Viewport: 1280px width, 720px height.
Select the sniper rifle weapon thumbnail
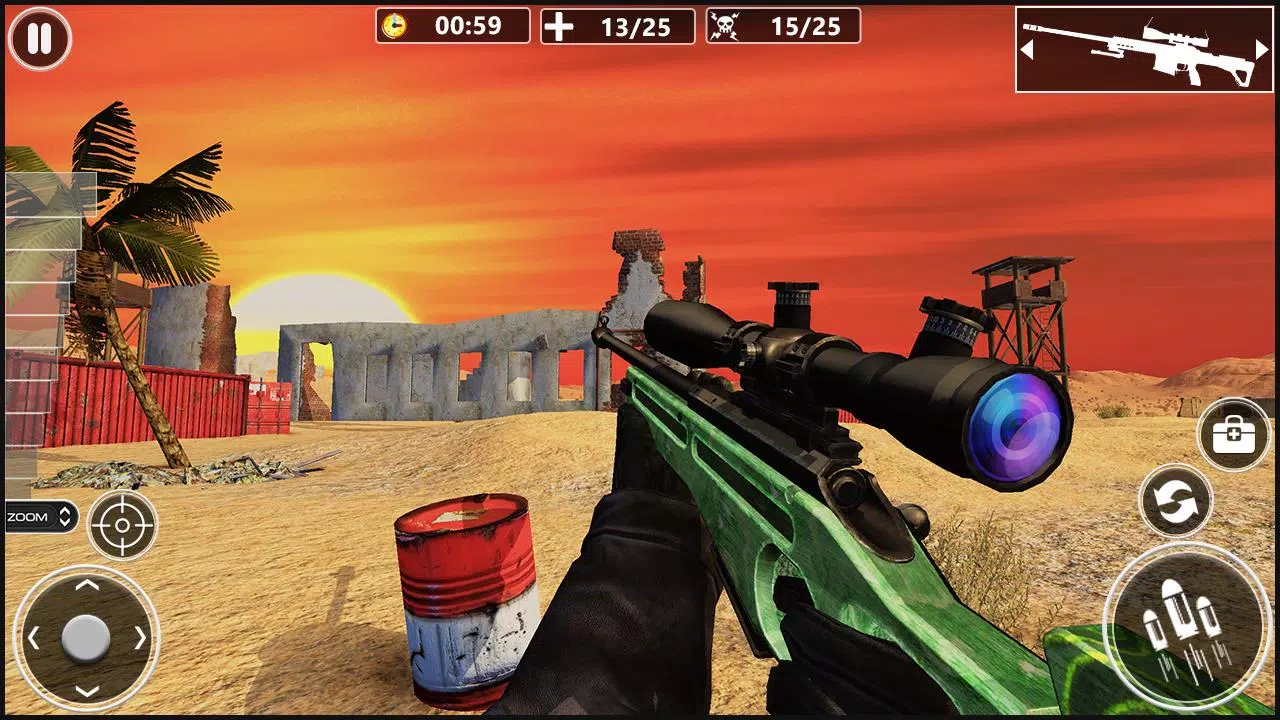coord(1143,50)
